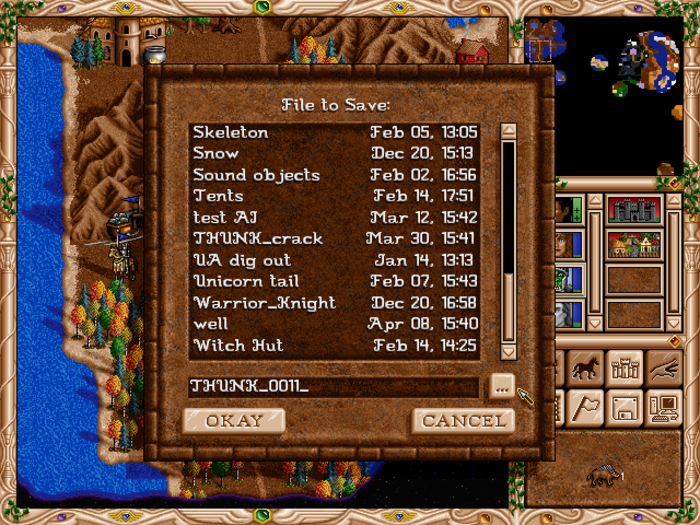
Task: Cancel the save dialog
Action: (x=463, y=420)
